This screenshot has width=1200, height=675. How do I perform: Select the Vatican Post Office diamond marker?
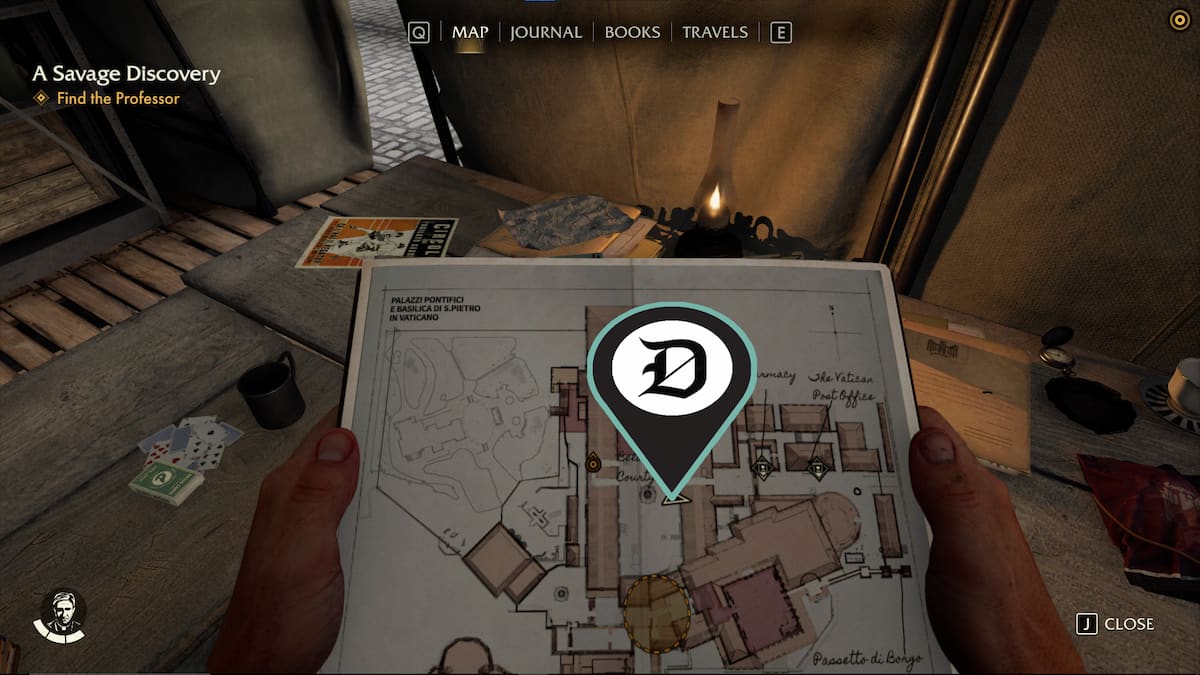[818, 464]
